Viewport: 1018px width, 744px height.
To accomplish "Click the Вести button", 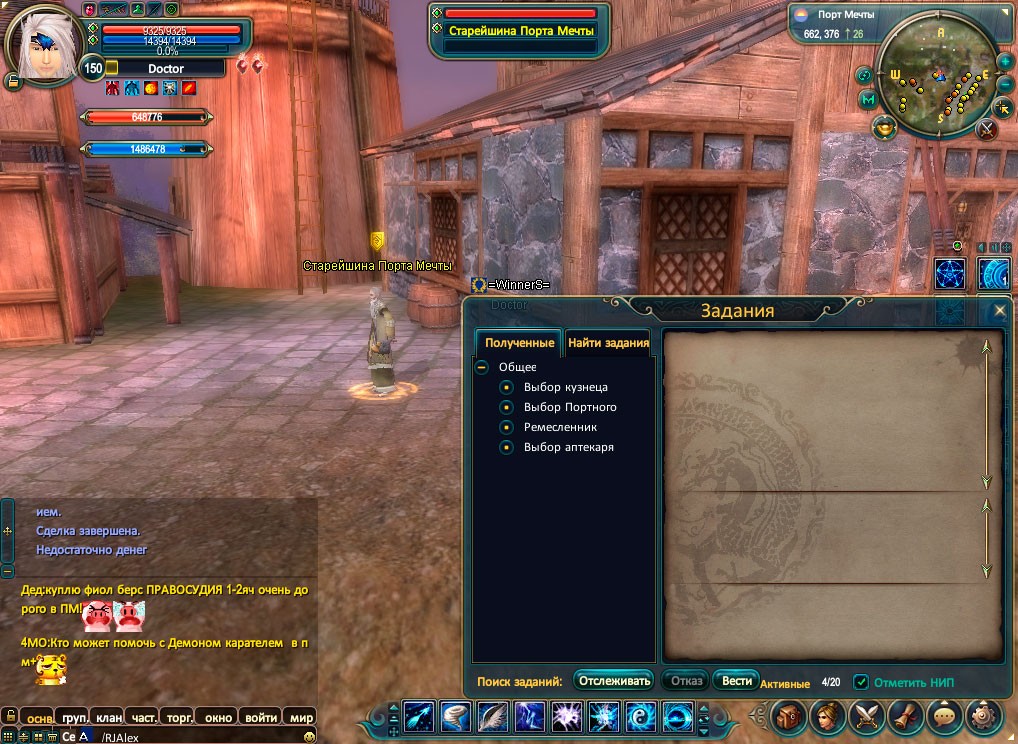I will (736, 681).
